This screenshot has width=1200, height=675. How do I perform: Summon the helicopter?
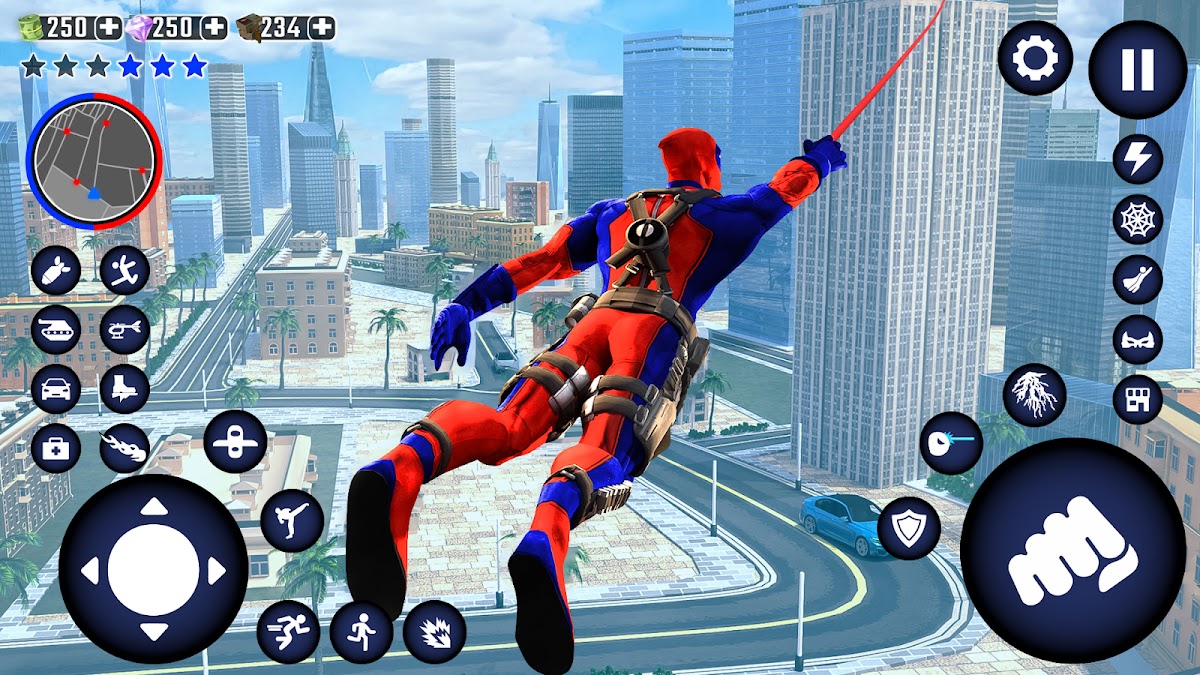pyautogui.click(x=125, y=330)
